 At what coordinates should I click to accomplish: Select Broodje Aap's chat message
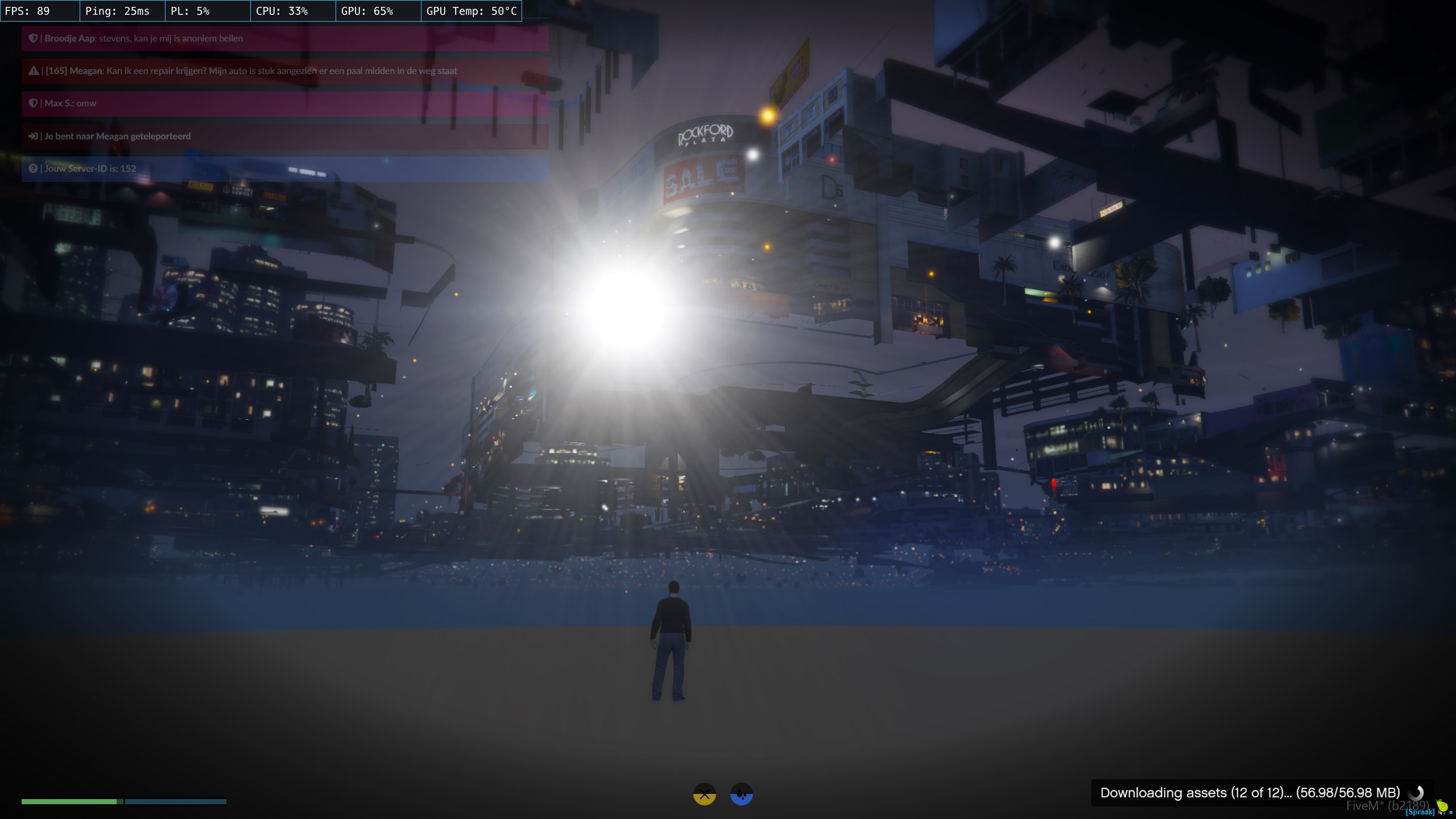(x=284, y=39)
